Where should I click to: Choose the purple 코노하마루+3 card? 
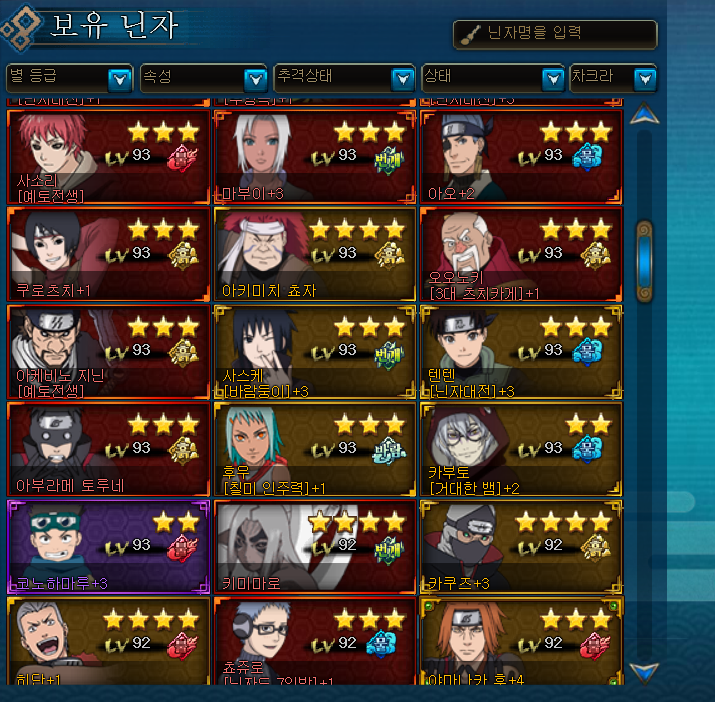click(108, 548)
